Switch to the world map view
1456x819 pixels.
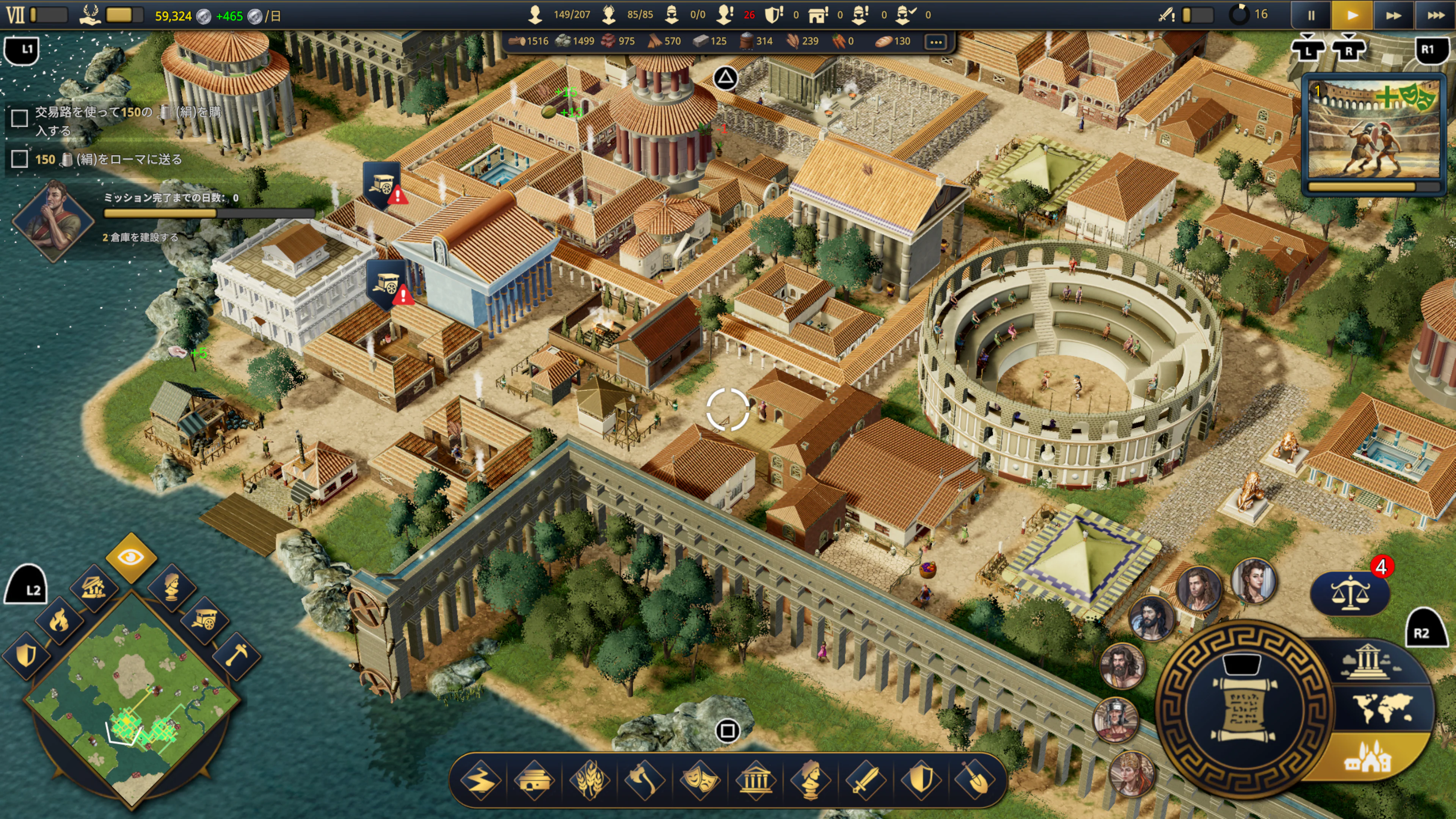1382,707
